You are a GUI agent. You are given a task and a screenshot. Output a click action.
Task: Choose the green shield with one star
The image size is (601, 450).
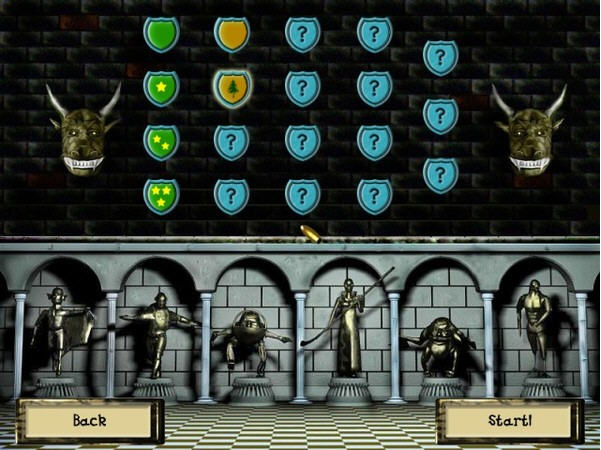point(160,88)
